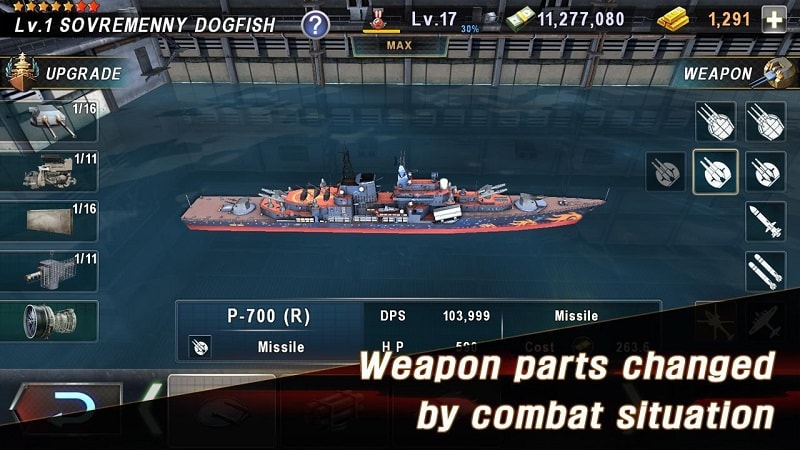Choose the single missile weapon slot
800x450 pixels.
[x=765, y=221]
